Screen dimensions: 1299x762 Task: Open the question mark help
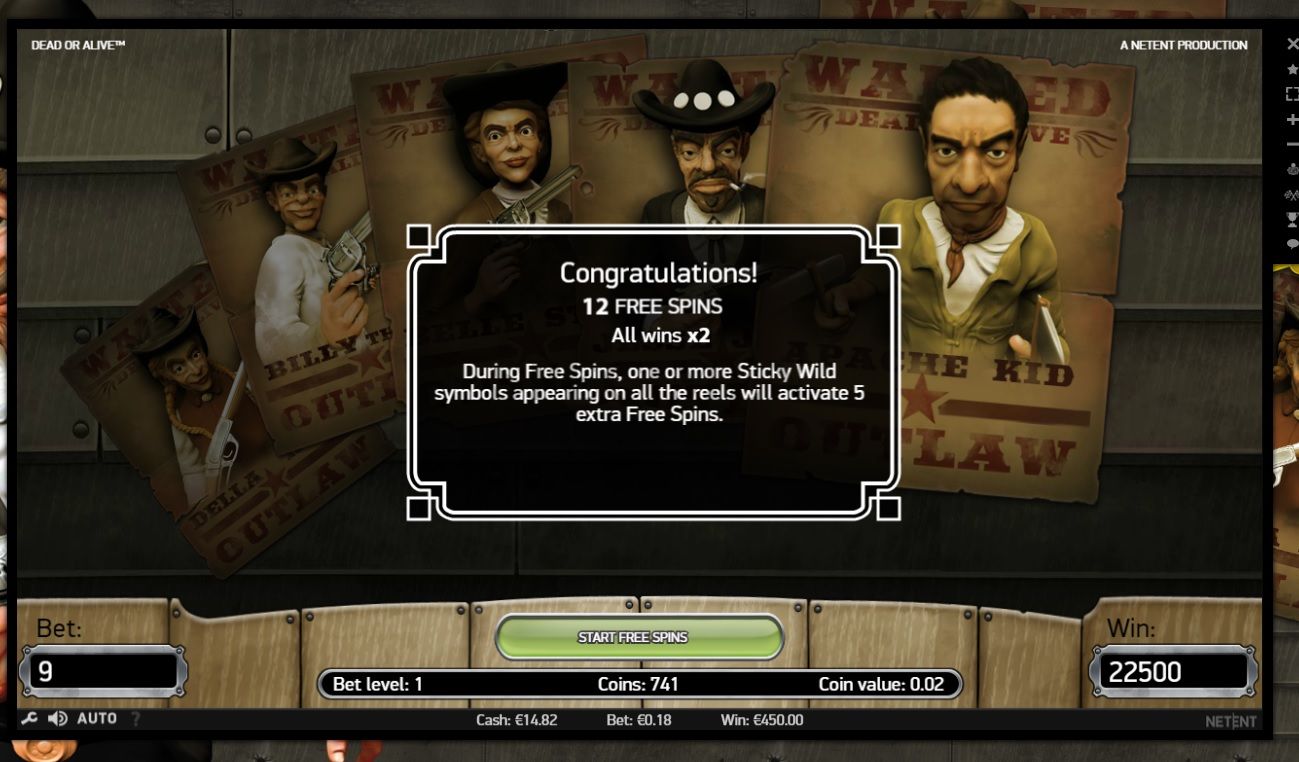[x=136, y=719]
